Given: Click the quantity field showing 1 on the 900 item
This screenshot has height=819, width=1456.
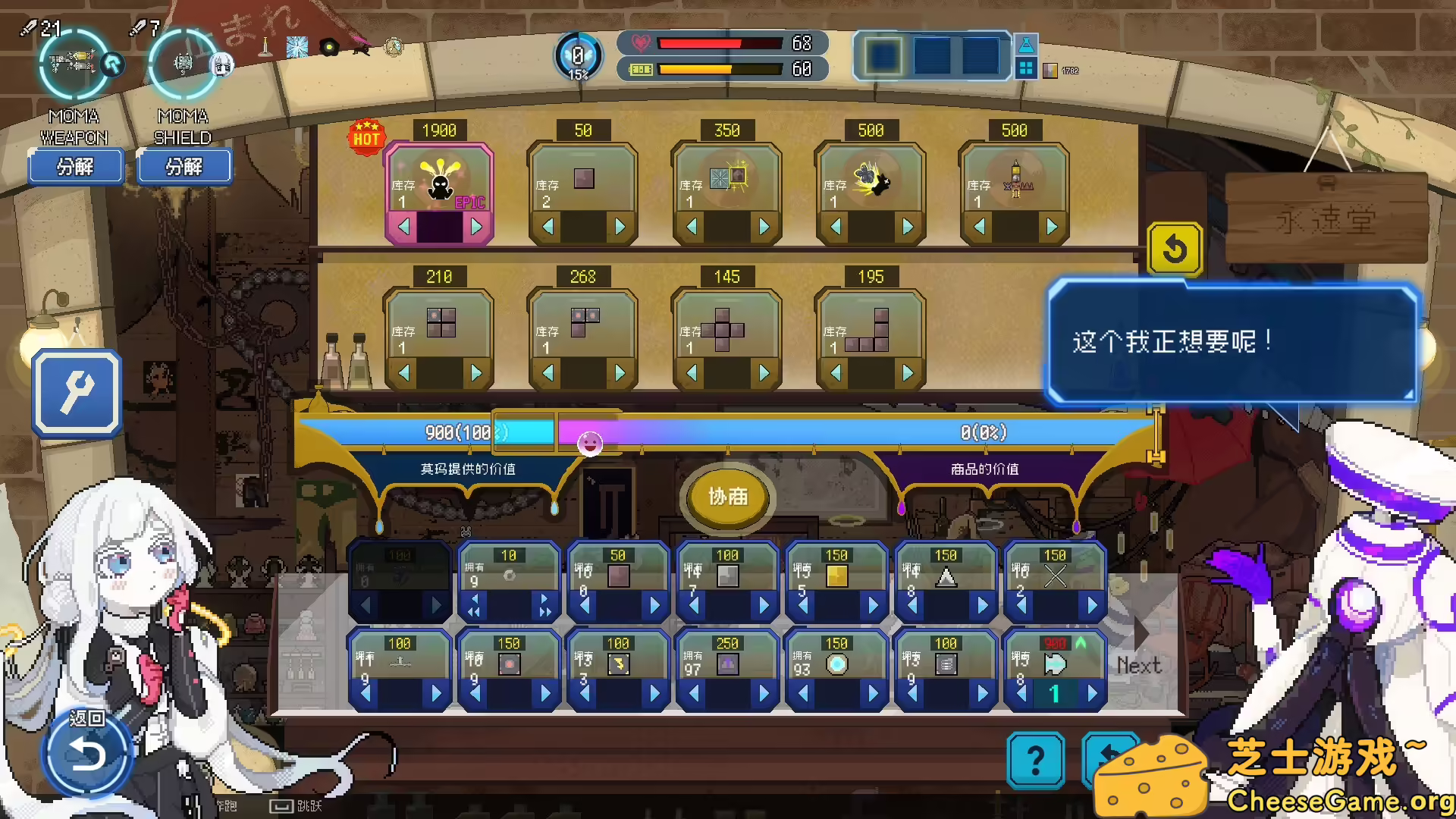Looking at the screenshot, I should [x=1054, y=693].
